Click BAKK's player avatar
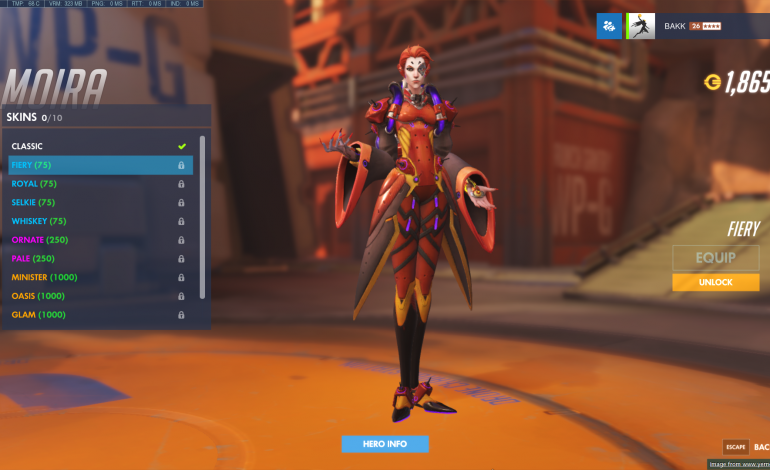Viewport: 770px width, 470px height. pyautogui.click(x=641, y=26)
